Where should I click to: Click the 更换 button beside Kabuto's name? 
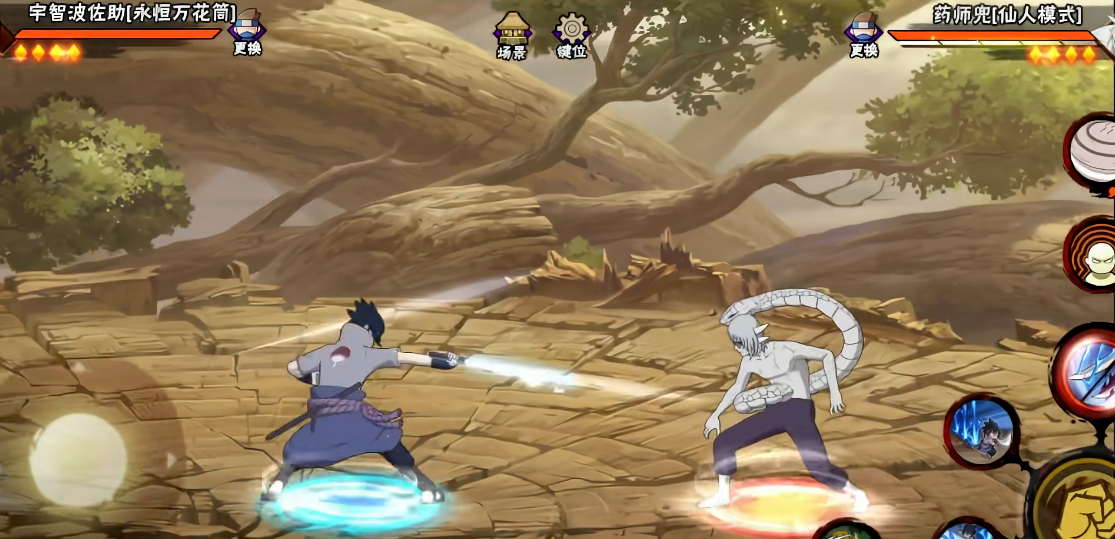pos(863,32)
